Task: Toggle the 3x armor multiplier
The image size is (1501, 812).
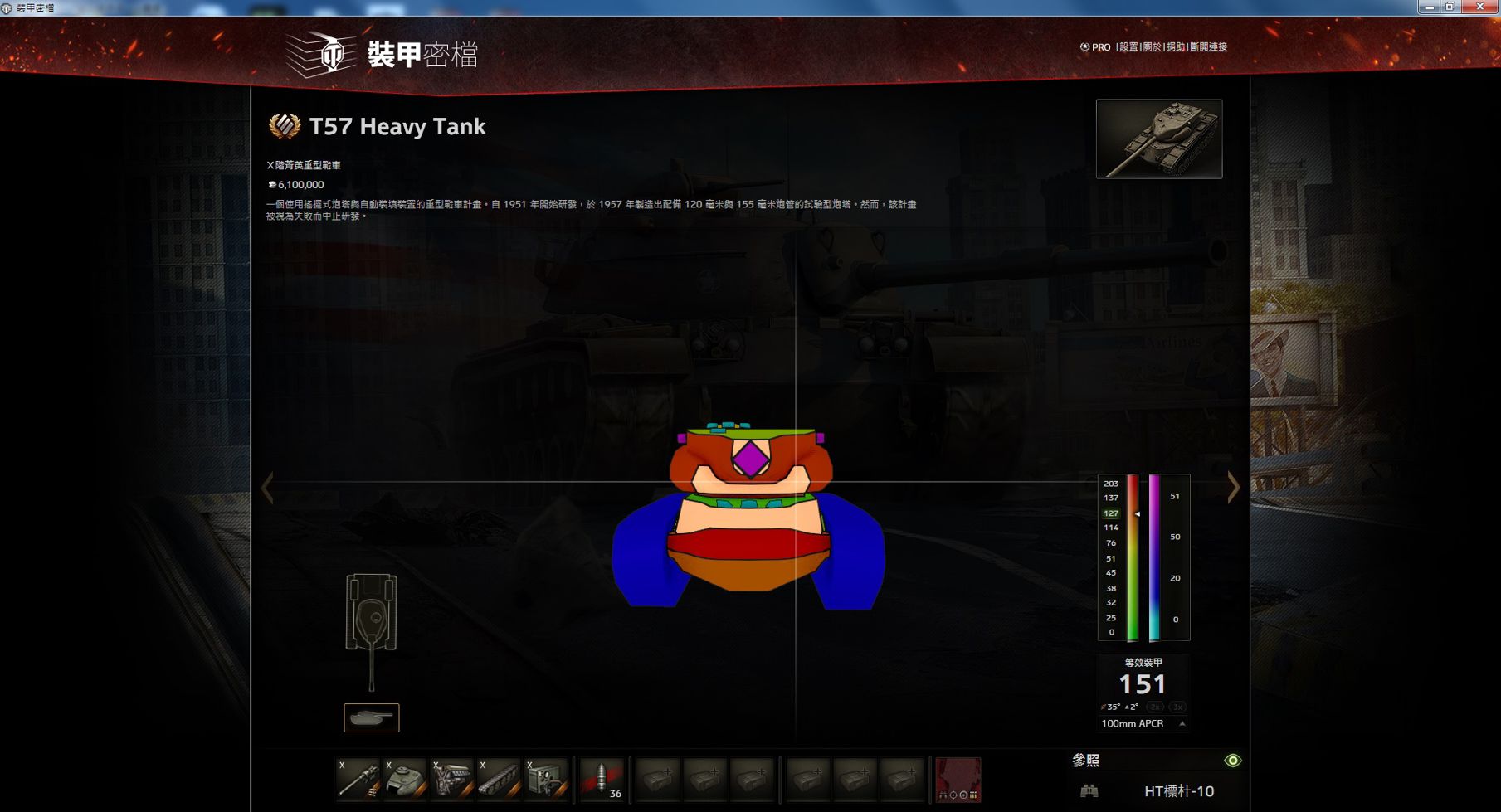Action: 1176,707
